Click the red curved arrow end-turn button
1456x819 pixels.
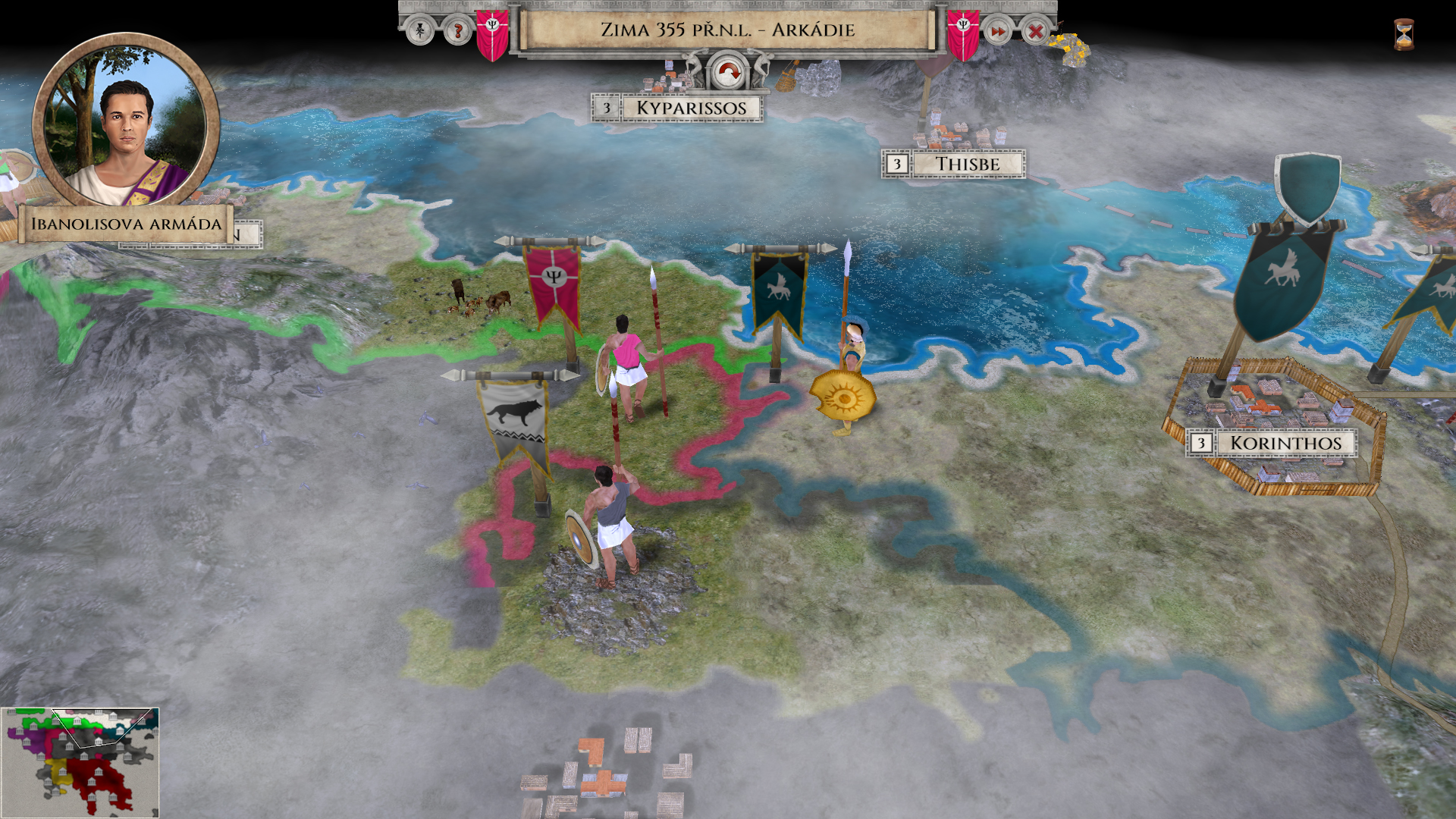tap(728, 74)
